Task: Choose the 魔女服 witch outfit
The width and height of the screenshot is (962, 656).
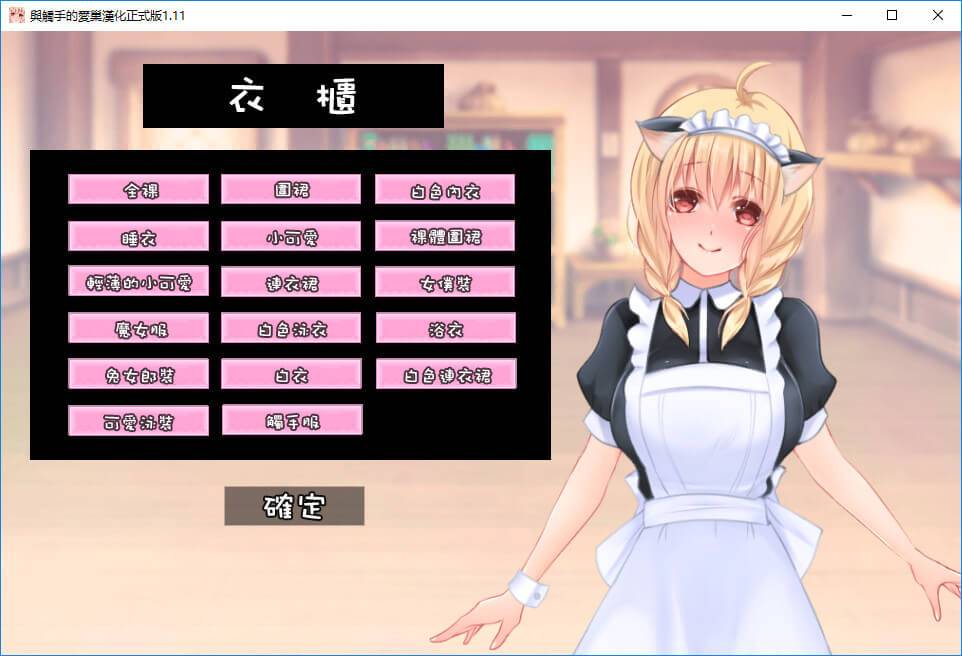Action: pos(138,328)
